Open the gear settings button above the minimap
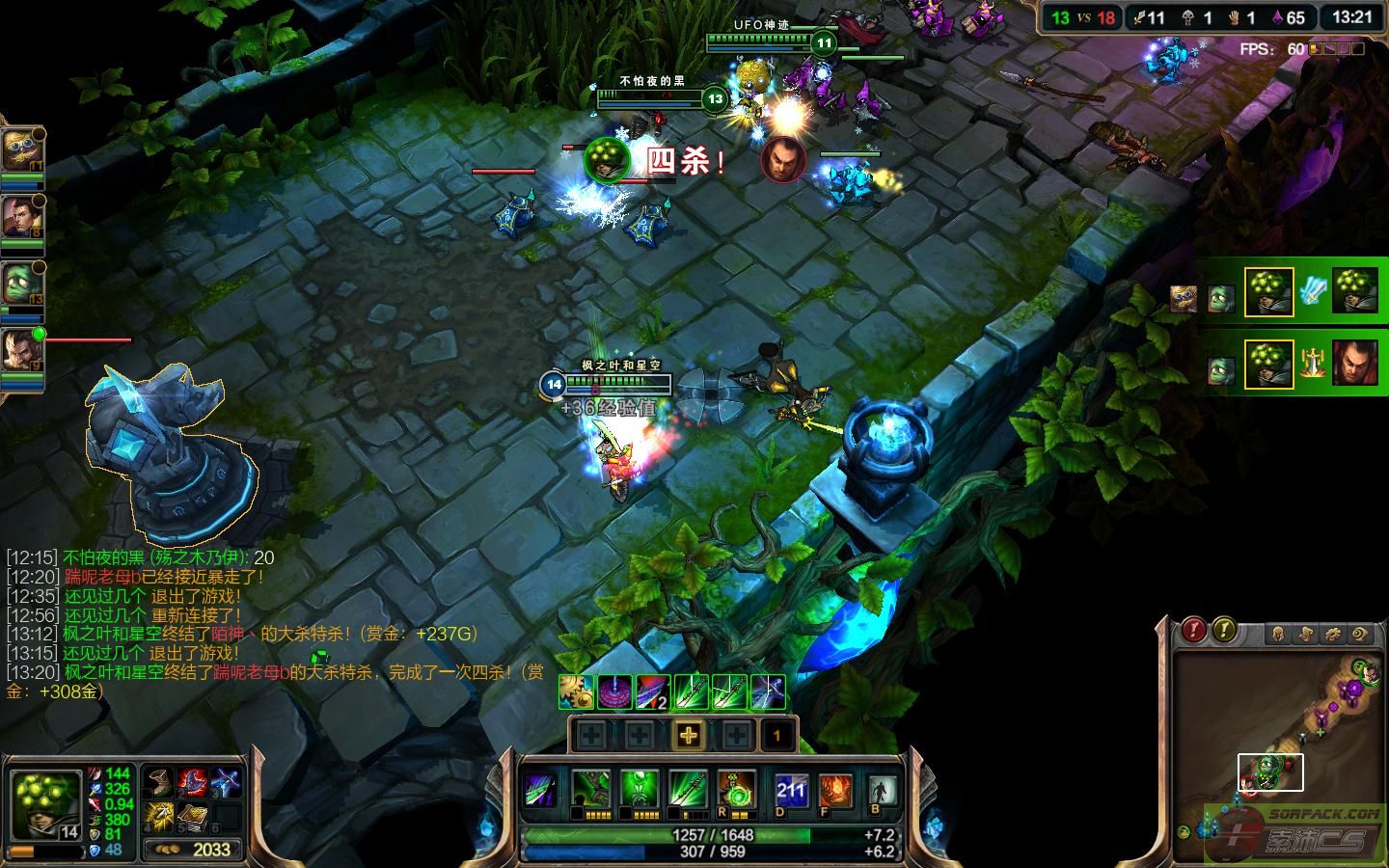The image size is (1389, 868). pyautogui.click(x=1333, y=634)
